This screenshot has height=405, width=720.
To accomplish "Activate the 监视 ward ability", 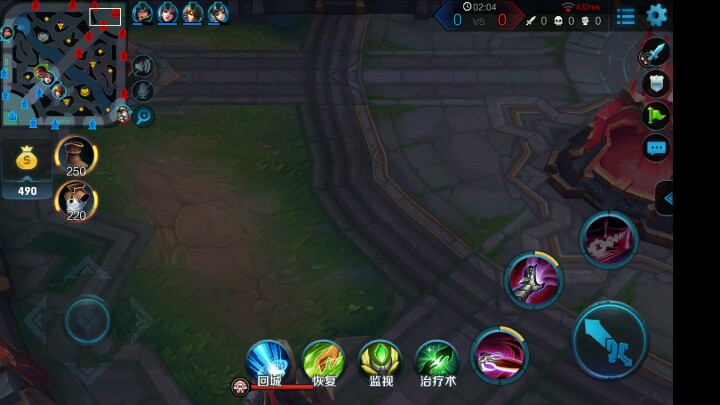I will point(380,360).
